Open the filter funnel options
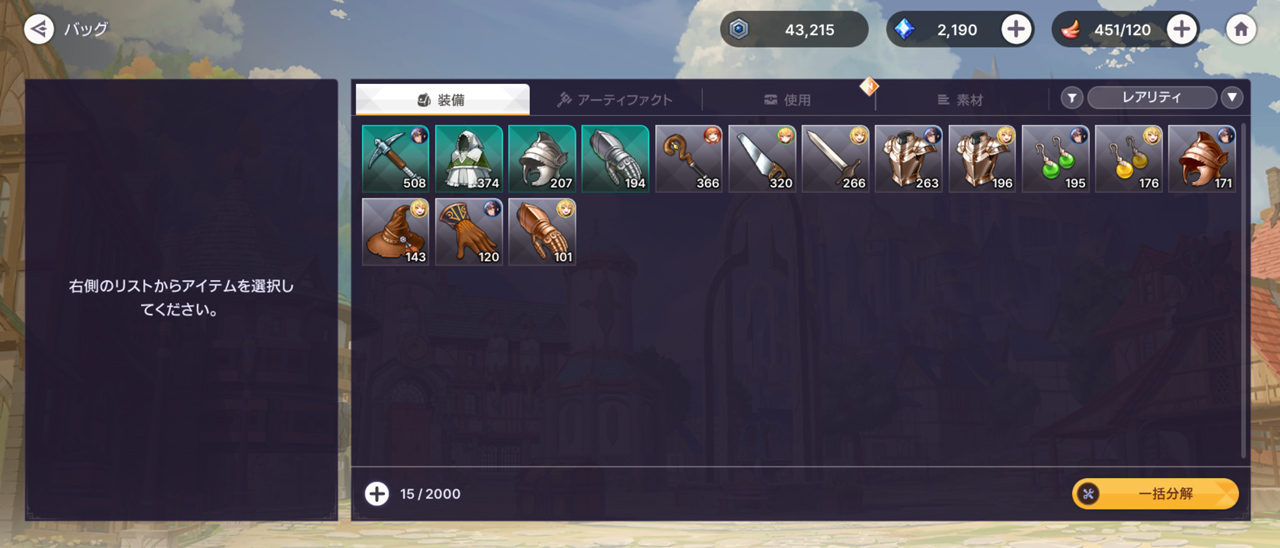Viewport: 1280px width, 548px height. tap(1072, 98)
